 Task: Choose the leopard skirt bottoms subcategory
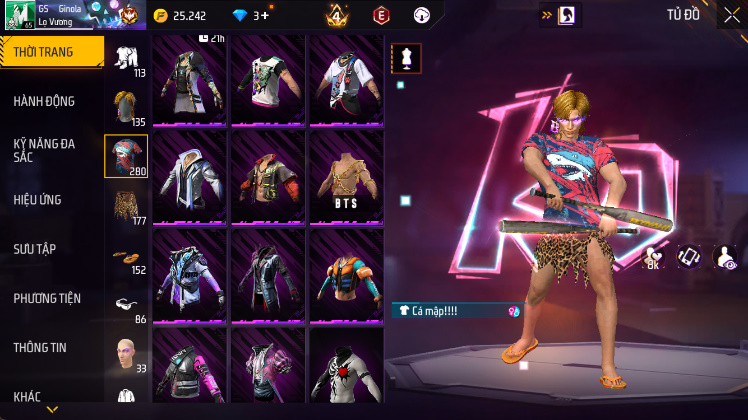point(125,205)
